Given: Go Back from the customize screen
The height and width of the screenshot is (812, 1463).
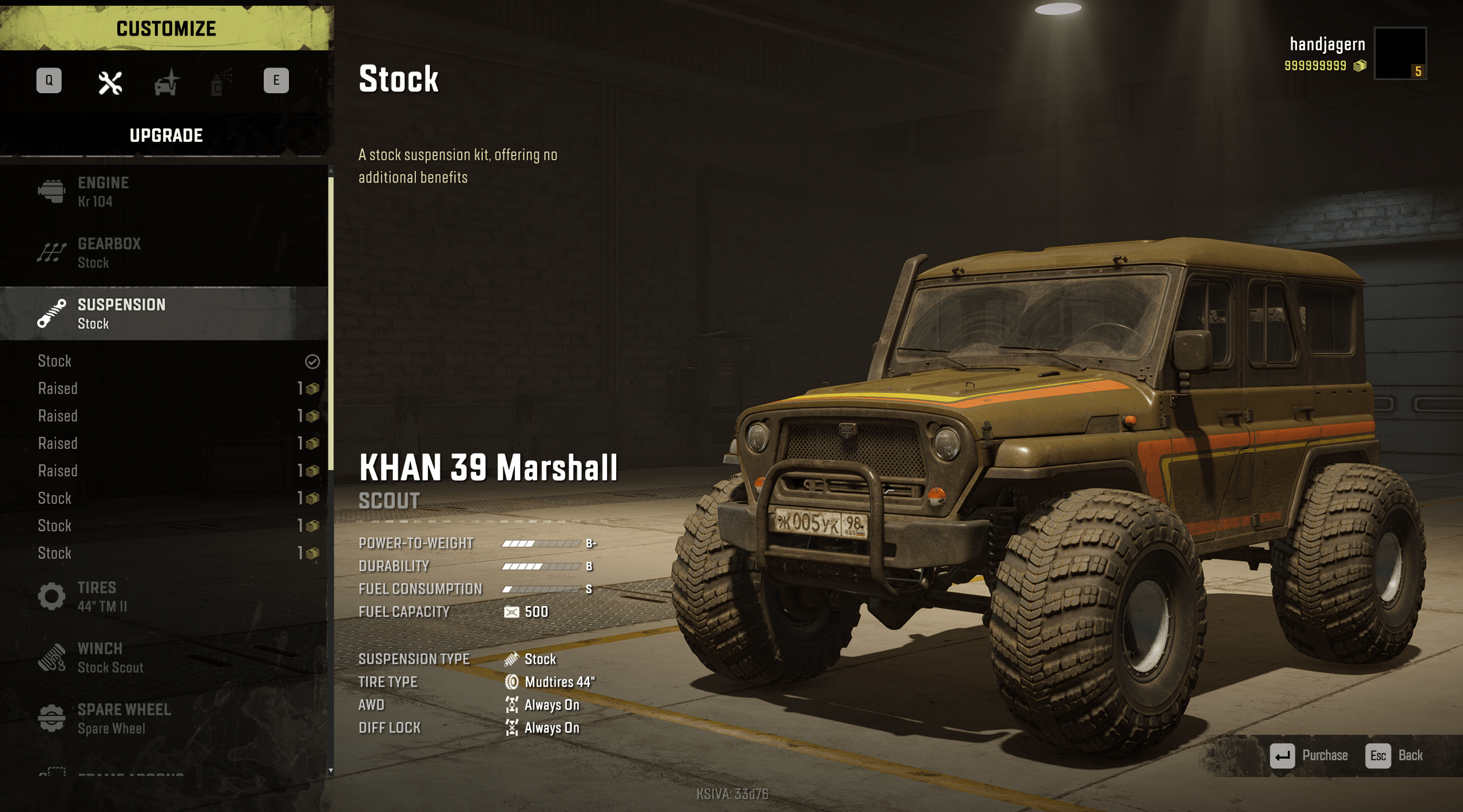Looking at the screenshot, I should click(x=1394, y=755).
